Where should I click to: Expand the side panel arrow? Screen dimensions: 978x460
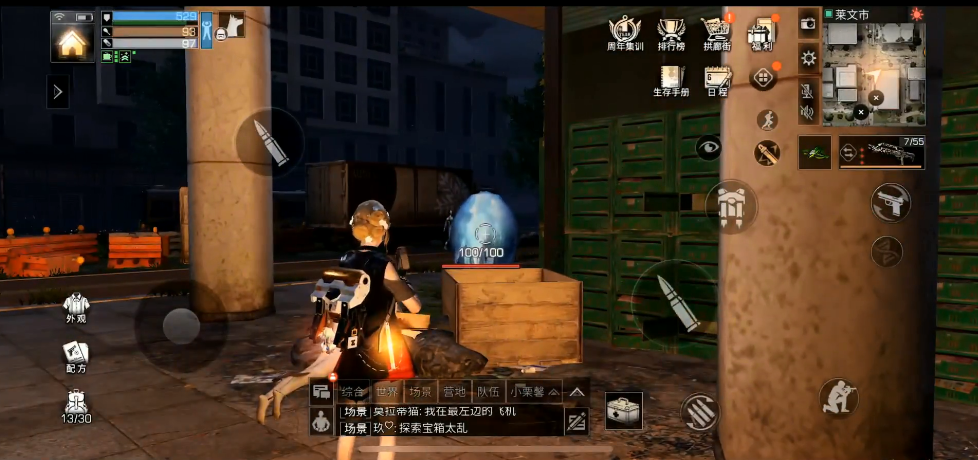tap(58, 92)
